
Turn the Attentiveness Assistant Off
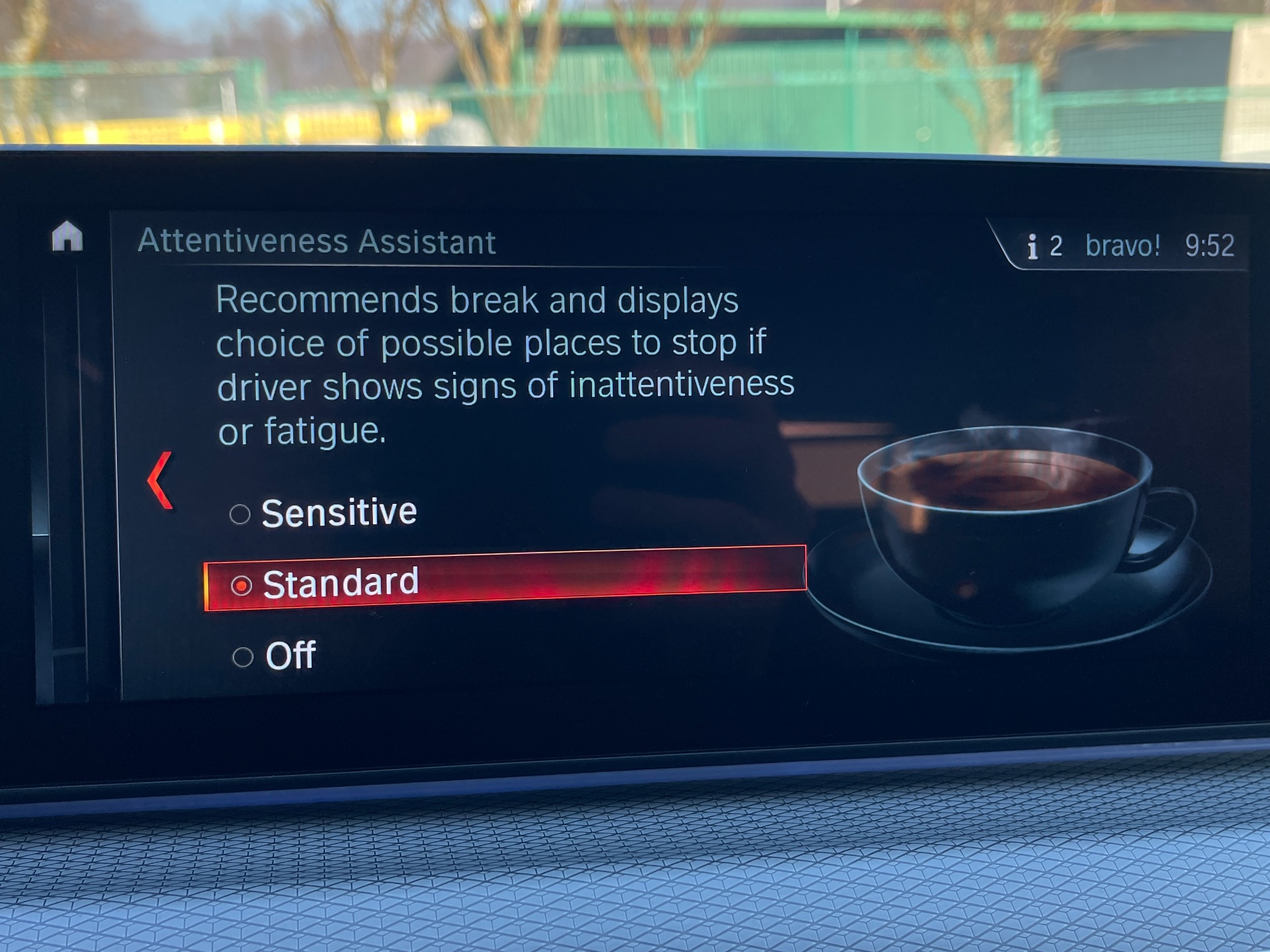275,656
